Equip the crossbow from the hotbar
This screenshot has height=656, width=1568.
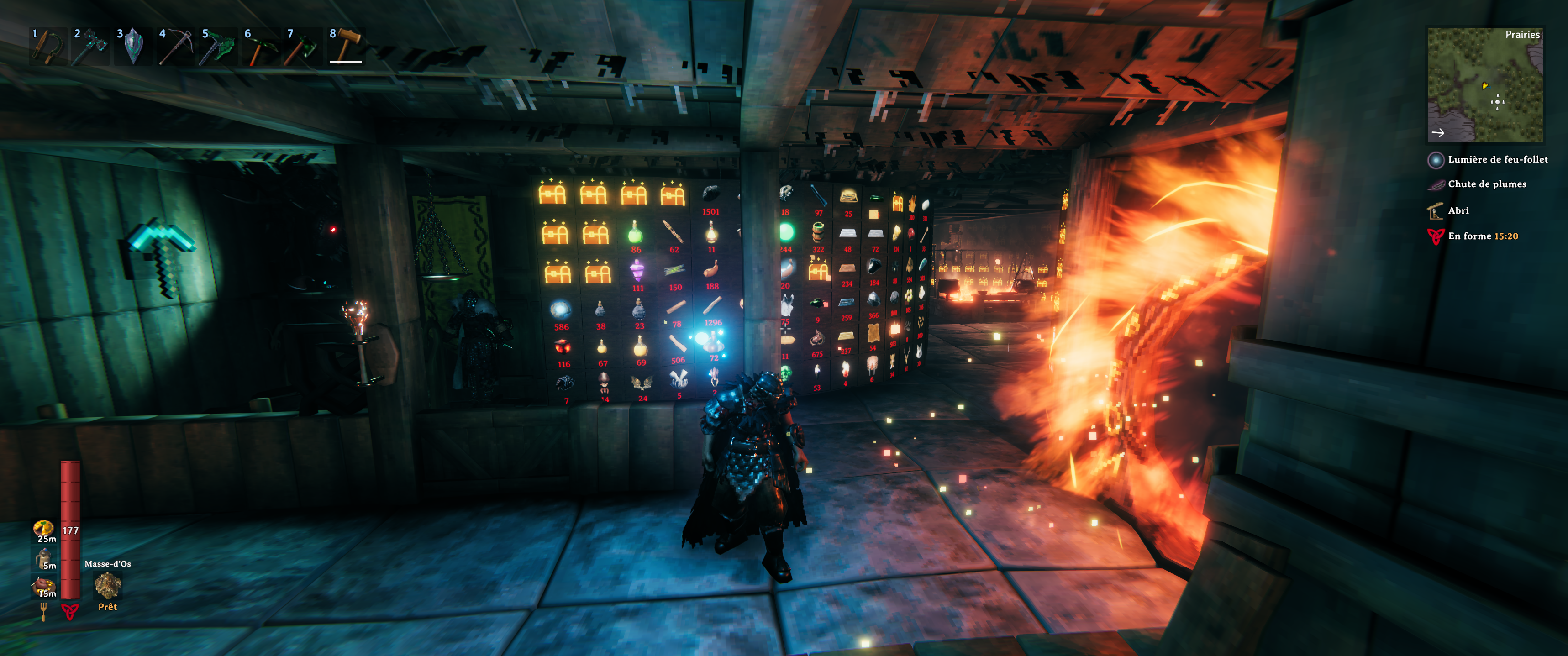pyautogui.click(x=175, y=46)
